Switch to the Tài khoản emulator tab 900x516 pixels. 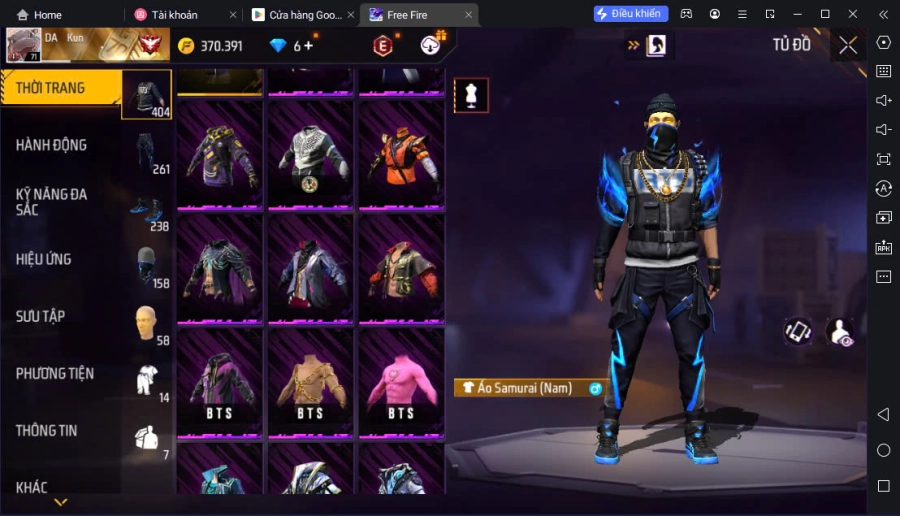point(174,15)
